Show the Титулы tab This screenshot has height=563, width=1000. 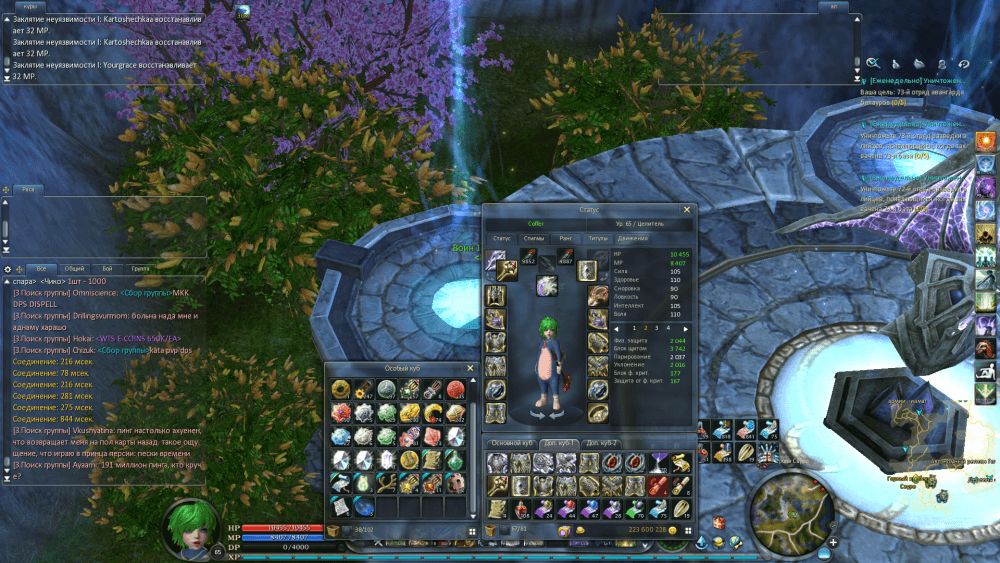click(598, 238)
